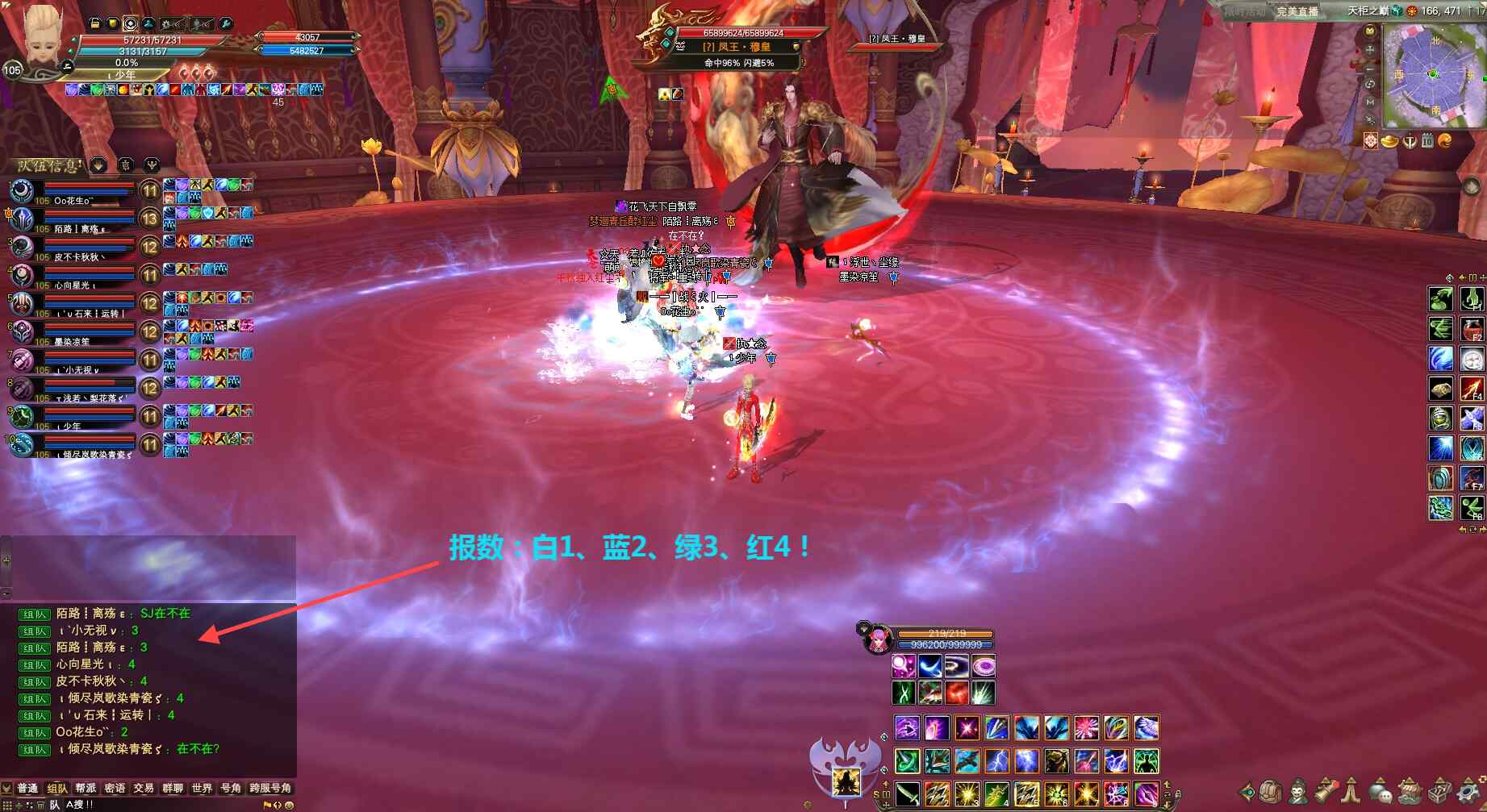This screenshot has width=1487, height=812.
Task: Switch to the 交易 chat tab
Action: tap(144, 788)
